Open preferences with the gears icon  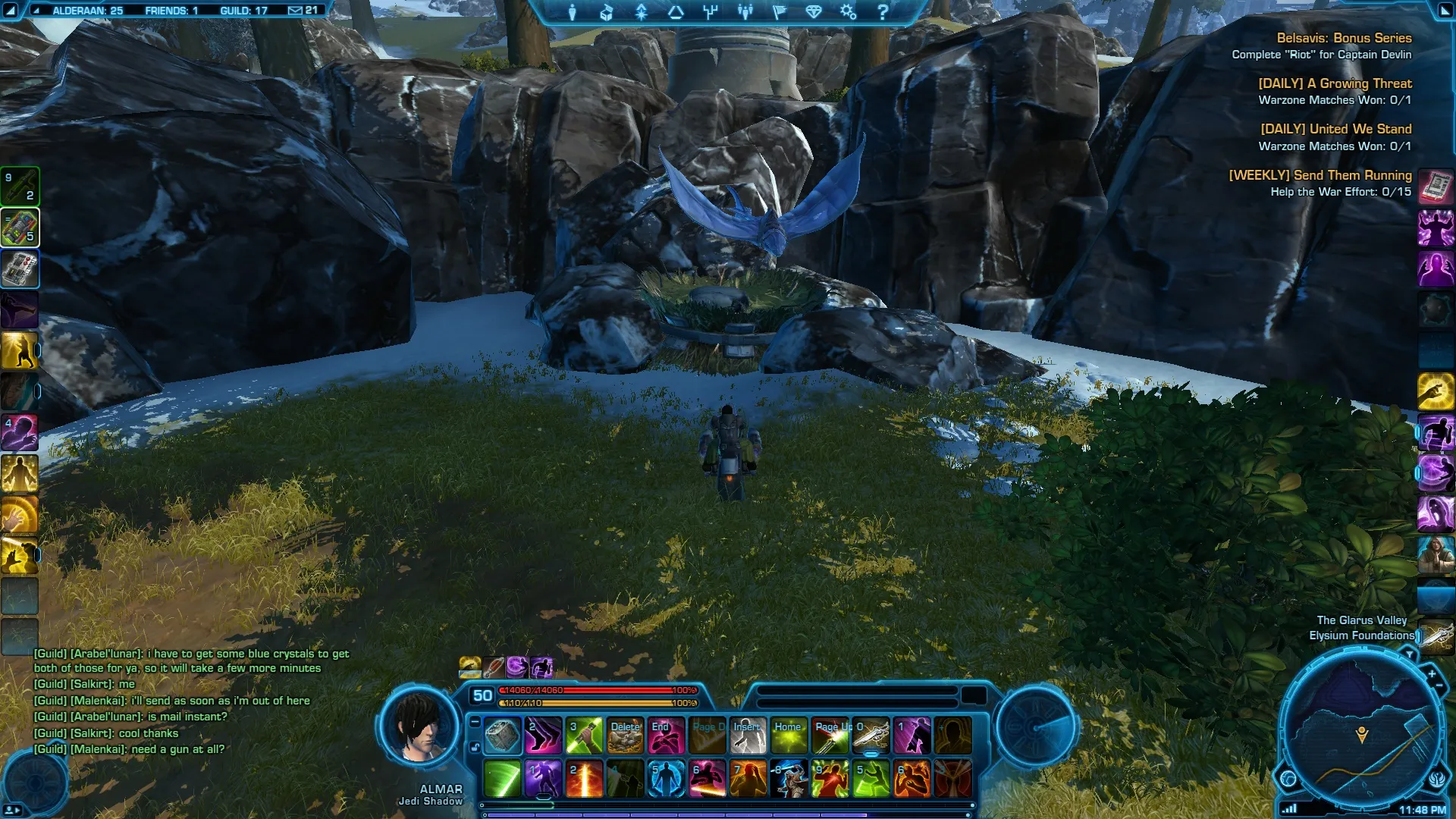pos(848,12)
